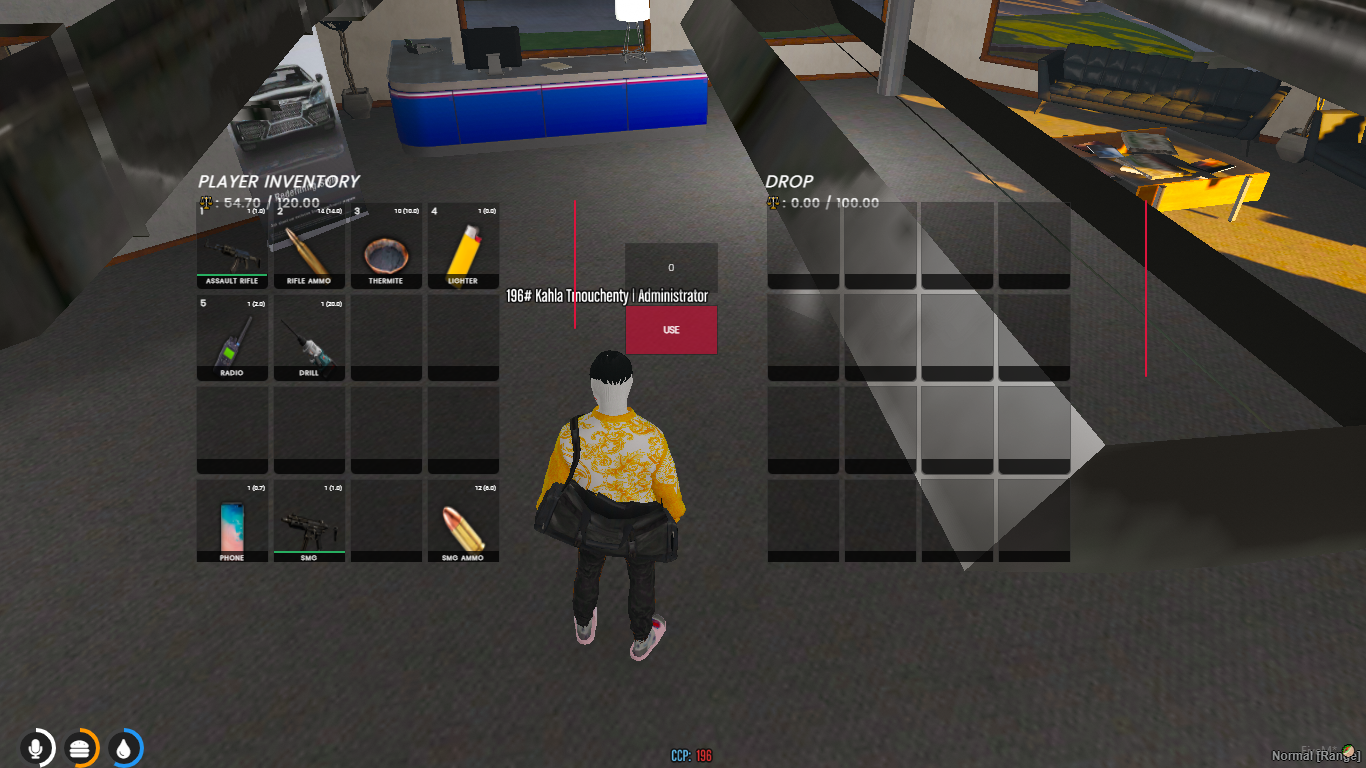Select the Drill tool
The image size is (1366, 768).
click(309, 338)
